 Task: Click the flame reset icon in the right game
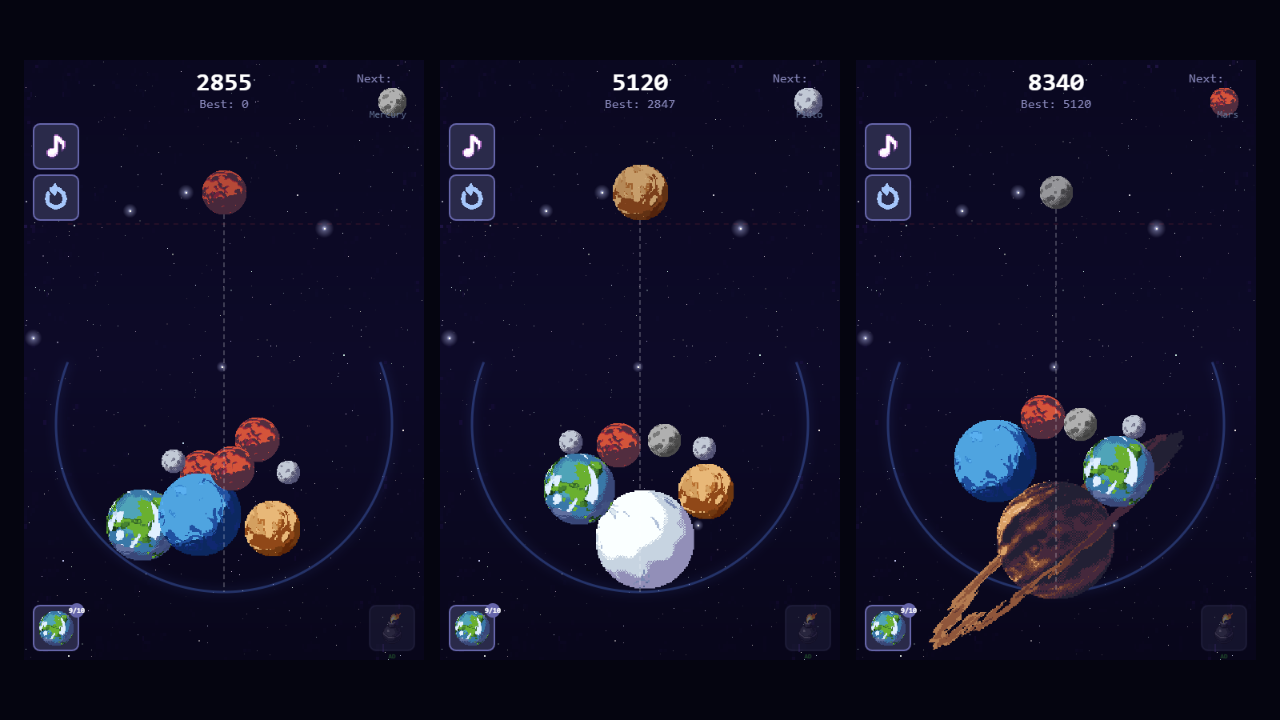888,197
